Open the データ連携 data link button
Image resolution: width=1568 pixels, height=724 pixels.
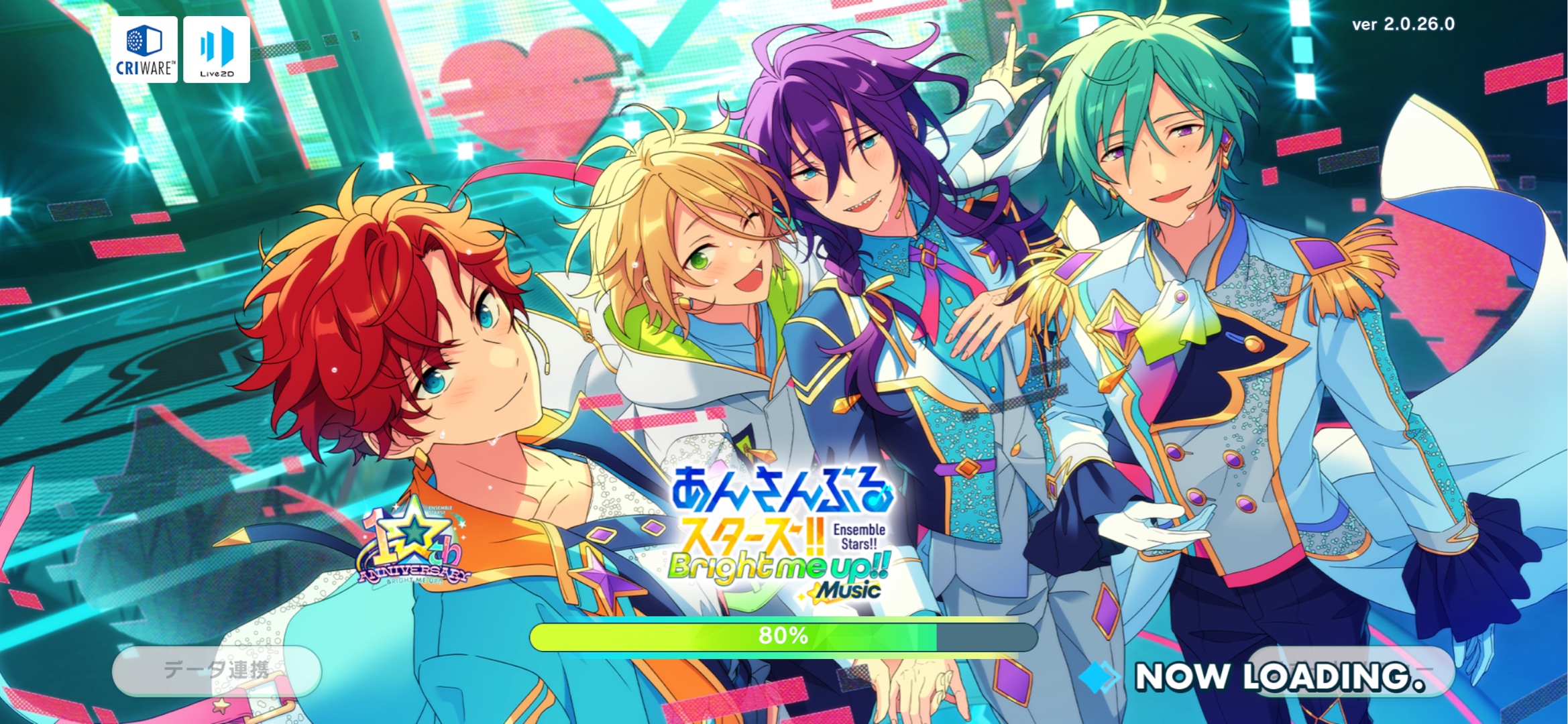coord(216,670)
